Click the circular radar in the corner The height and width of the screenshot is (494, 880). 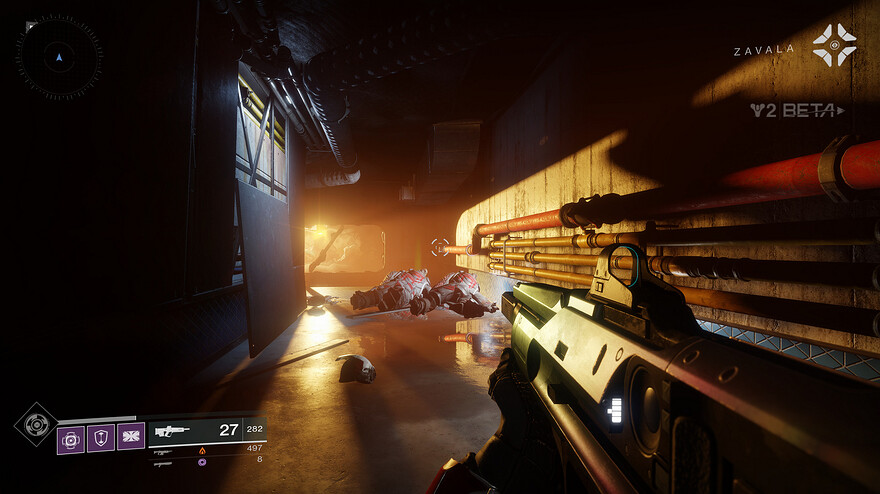(x=58, y=57)
